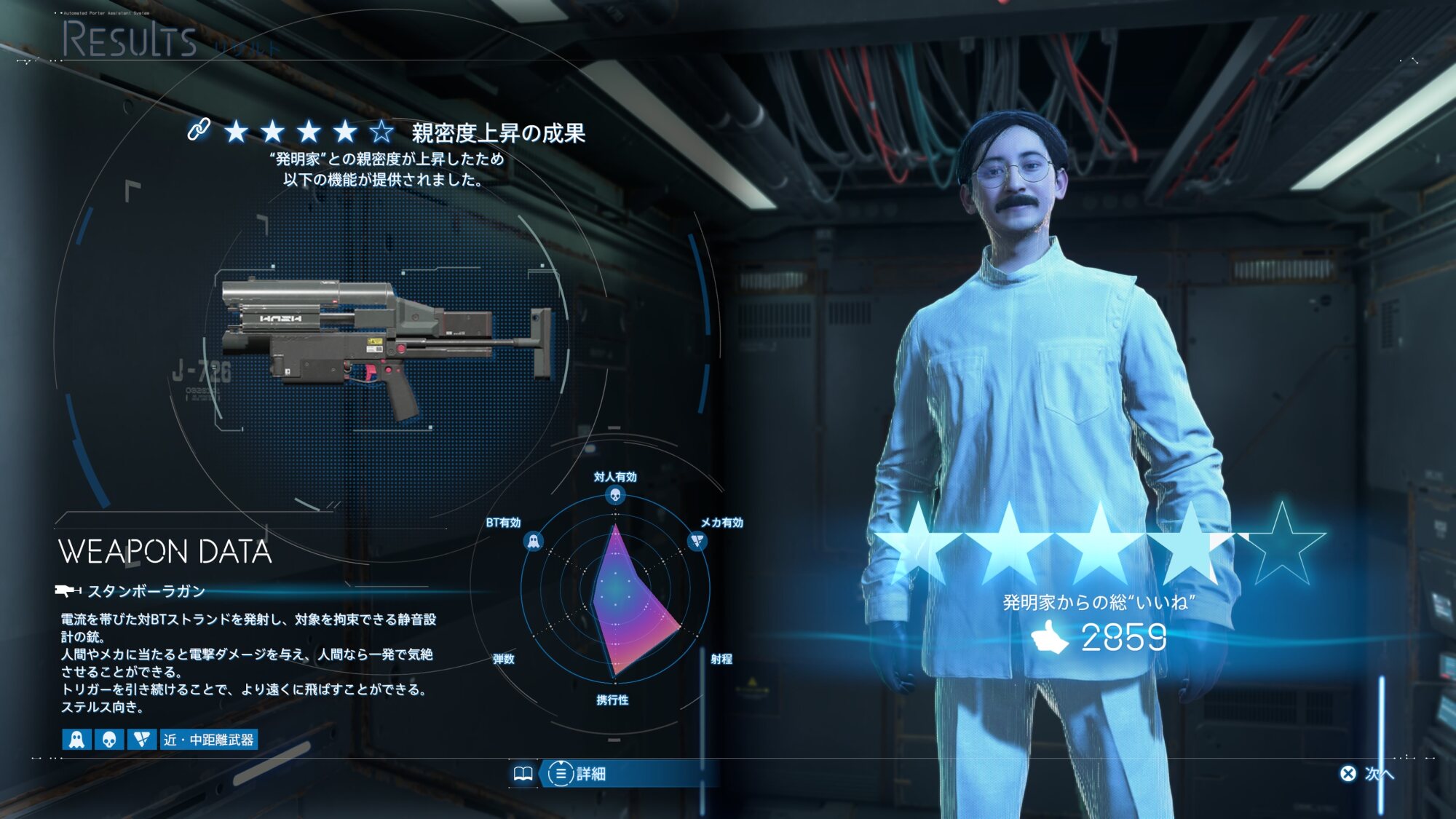This screenshot has height=819, width=1456.
Task: Click the 対人有効 skull icon on radar chart
Action: (x=615, y=496)
